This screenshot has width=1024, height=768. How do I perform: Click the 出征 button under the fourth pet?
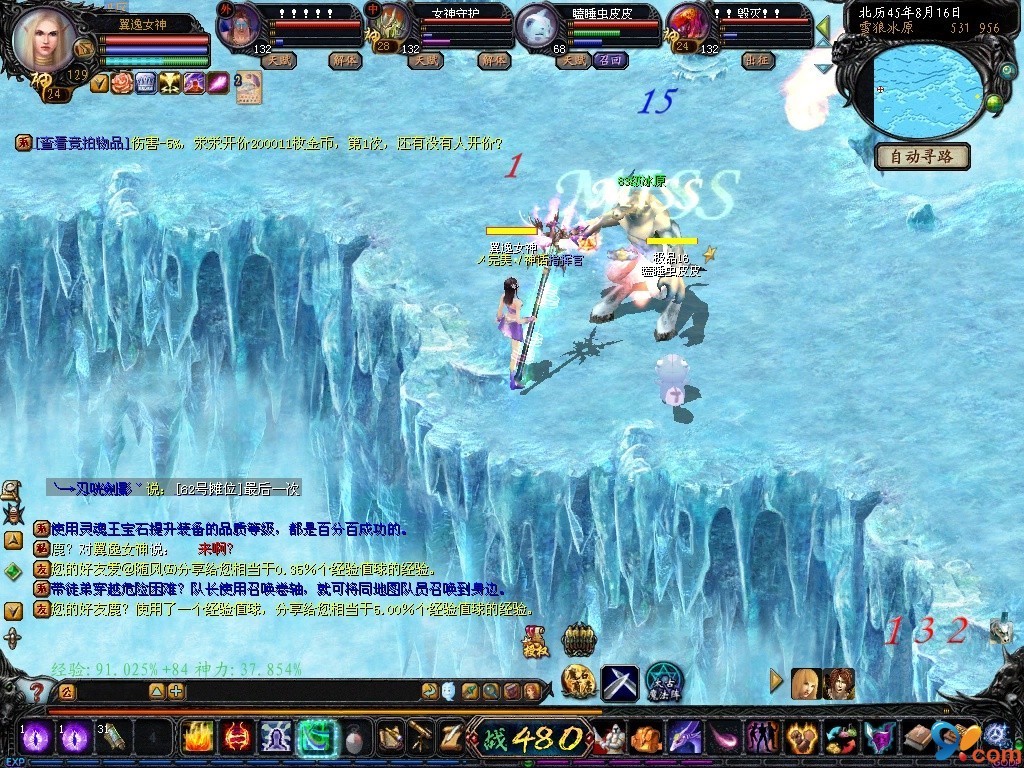tap(756, 61)
